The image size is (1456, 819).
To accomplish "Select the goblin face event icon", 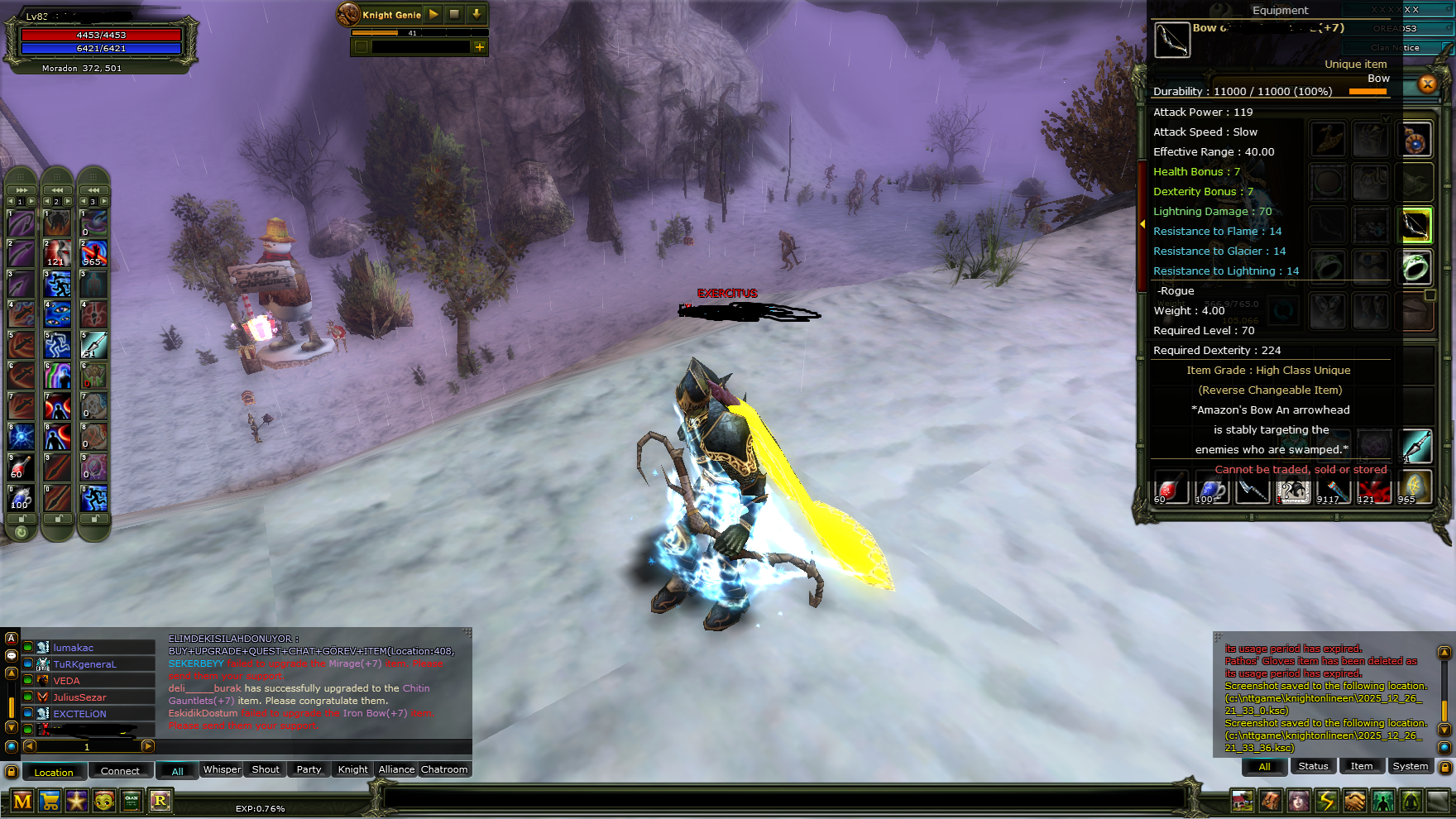I will coord(103,801).
